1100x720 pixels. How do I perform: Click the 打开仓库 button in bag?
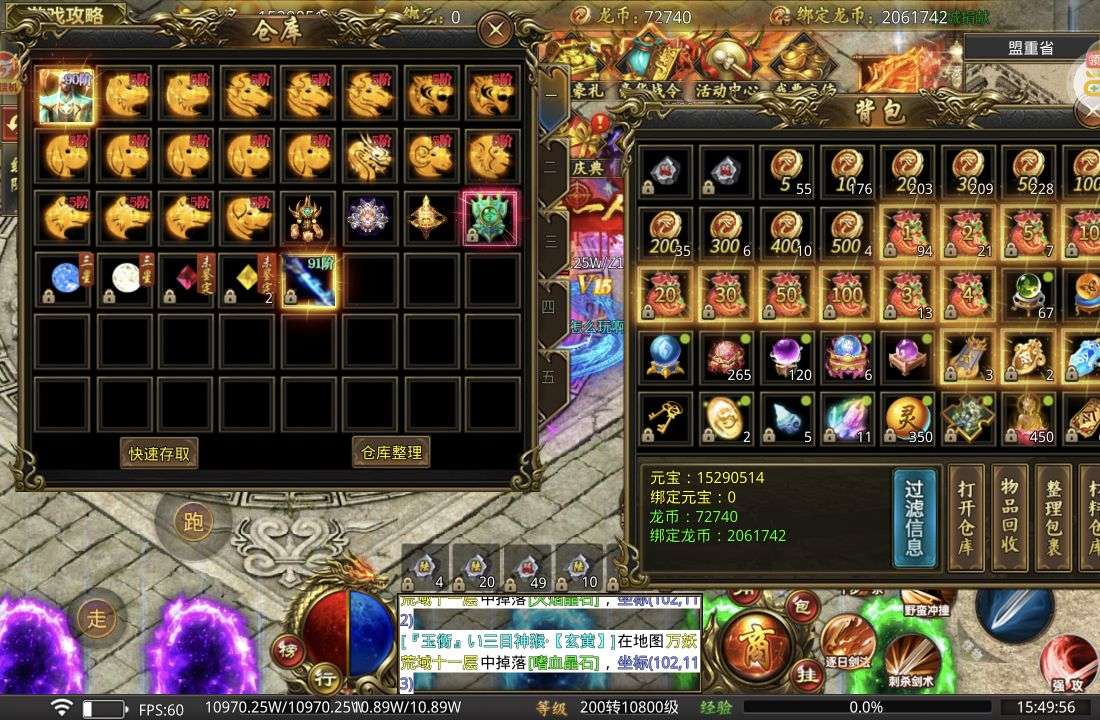pos(967,517)
